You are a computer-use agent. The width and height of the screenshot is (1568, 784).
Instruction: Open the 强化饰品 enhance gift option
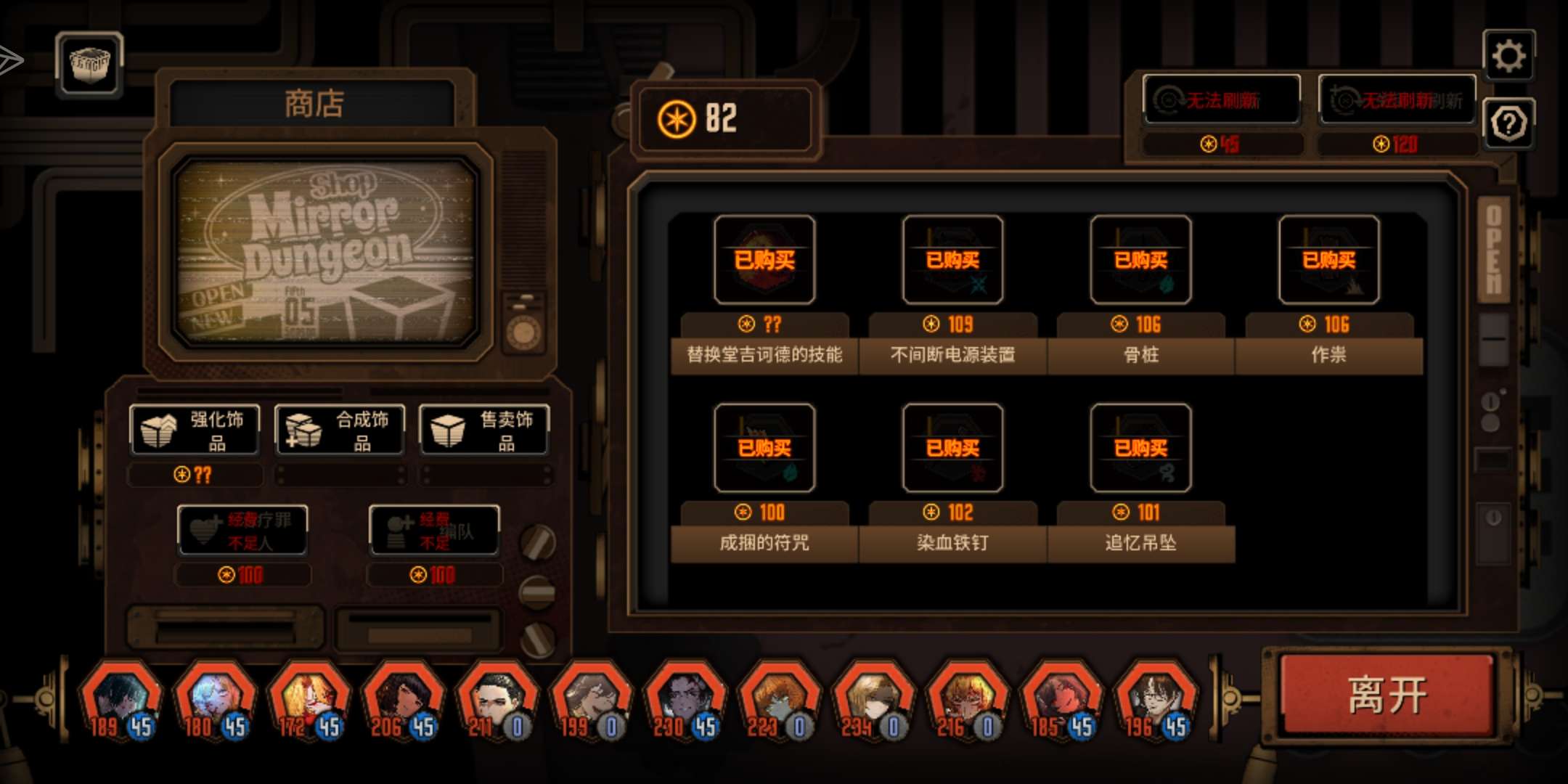pyautogui.click(x=195, y=430)
